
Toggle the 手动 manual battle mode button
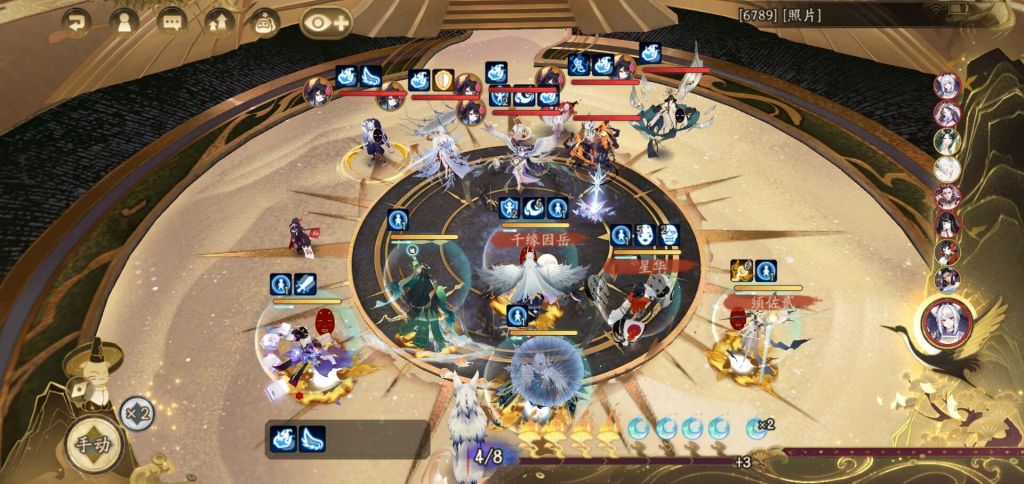tap(91, 445)
